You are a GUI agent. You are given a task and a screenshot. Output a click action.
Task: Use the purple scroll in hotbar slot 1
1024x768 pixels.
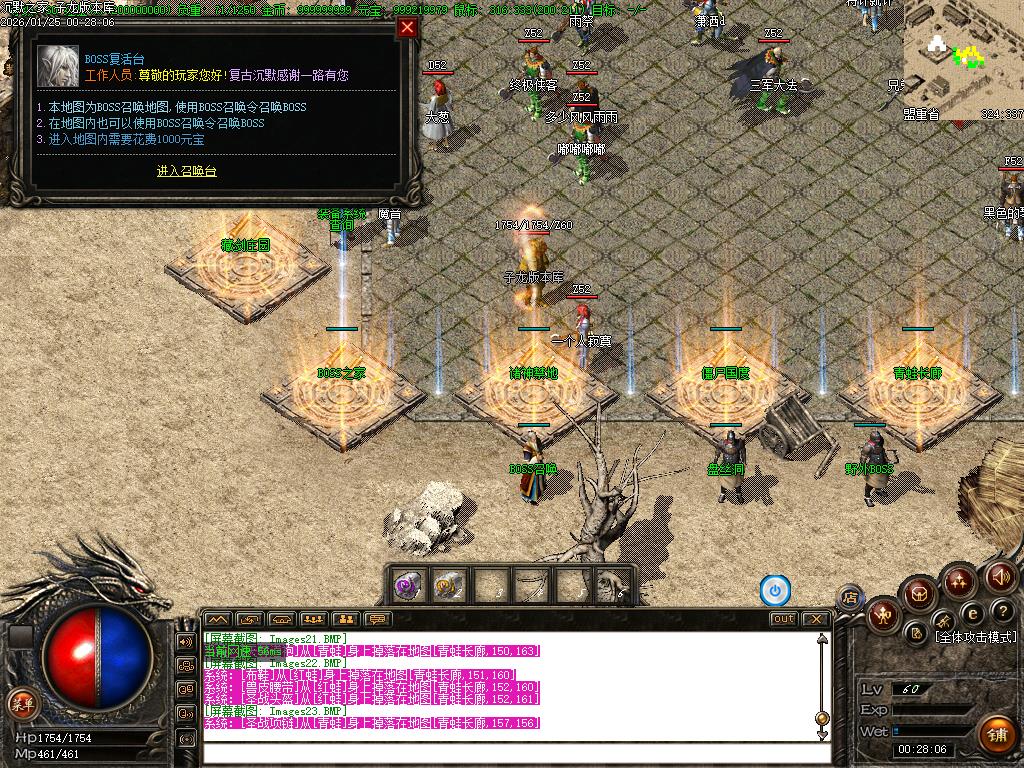click(407, 585)
